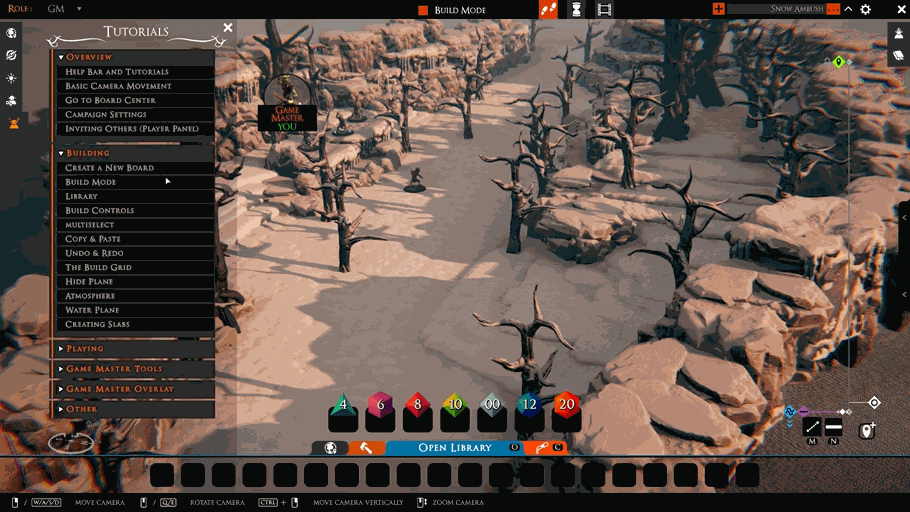Open the Basic Camera Movement tutorial
Image resolution: width=910 pixels, height=512 pixels.
[118, 86]
